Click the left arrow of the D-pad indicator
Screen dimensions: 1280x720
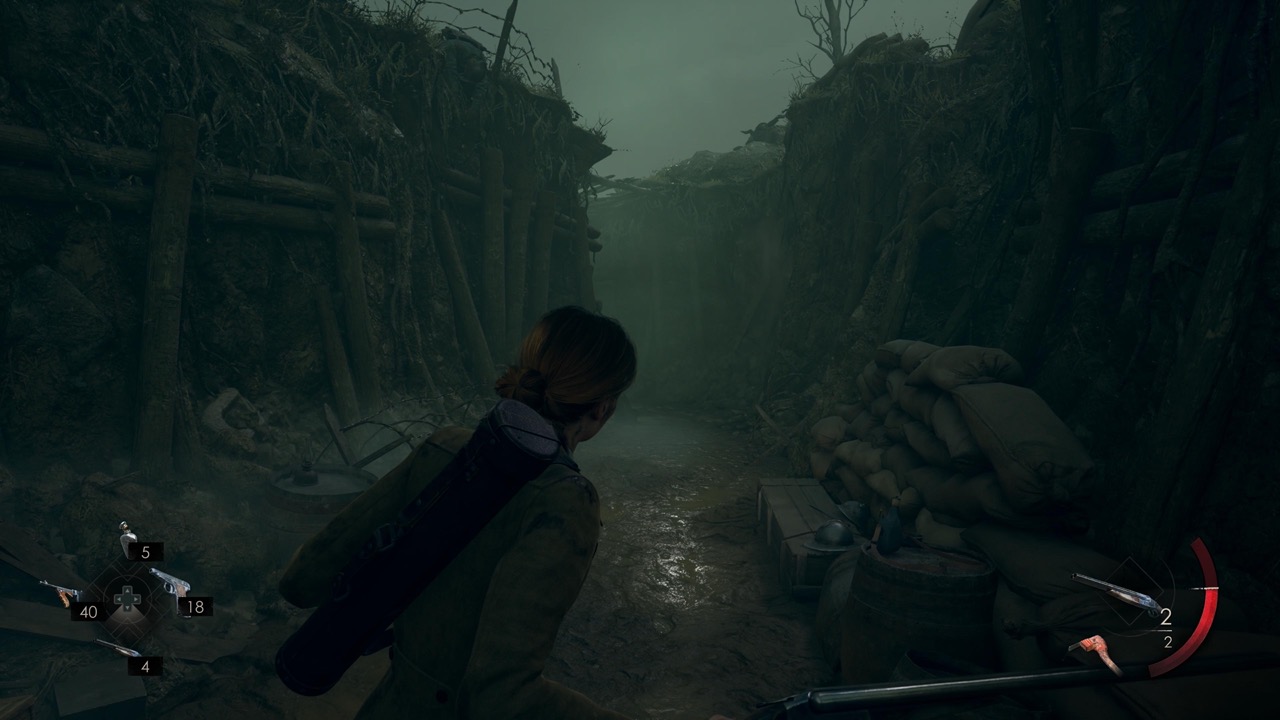[x=119, y=600]
